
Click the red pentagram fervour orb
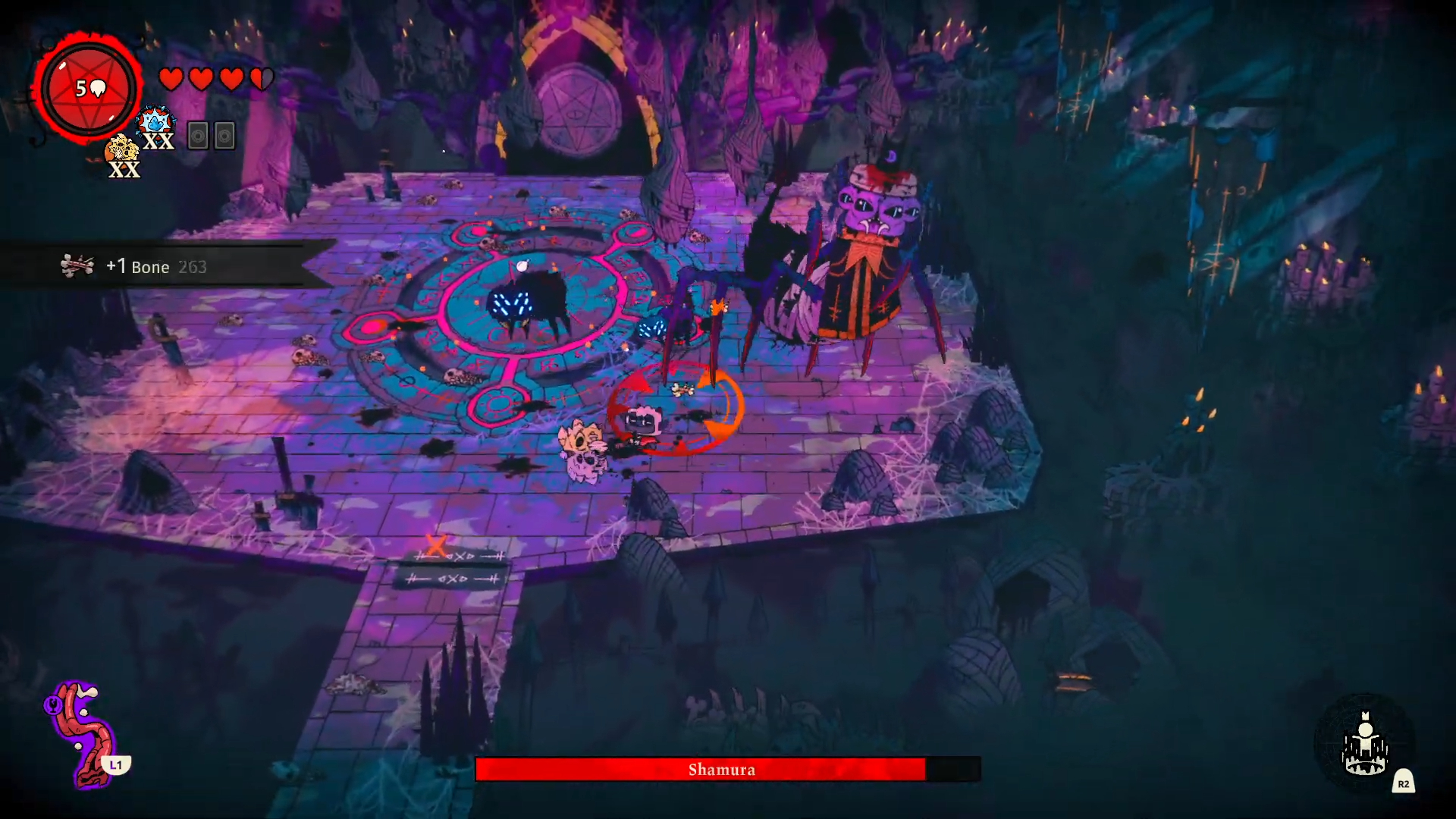coord(89,89)
